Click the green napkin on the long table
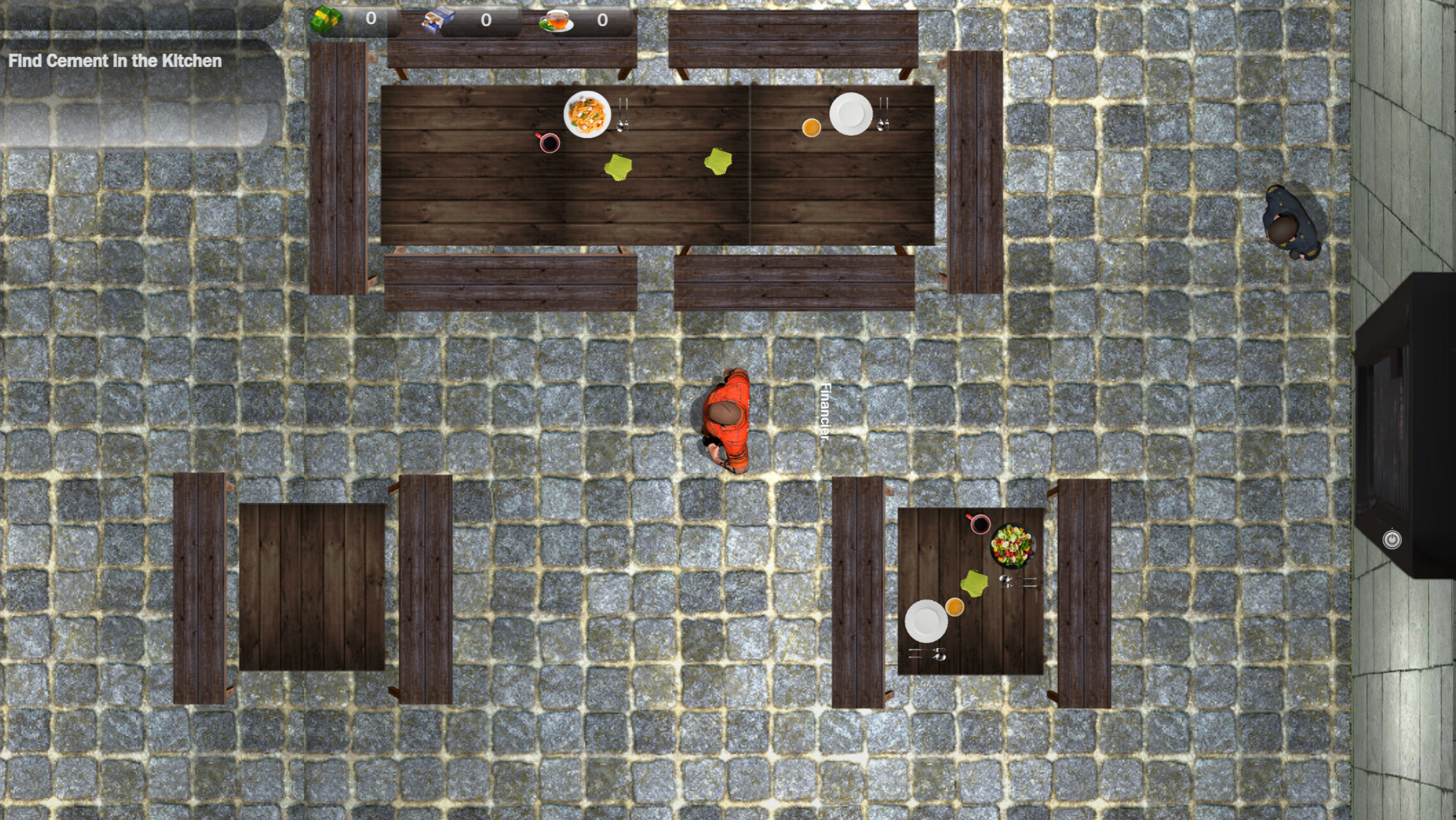This screenshot has width=1456, height=820. [617, 167]
